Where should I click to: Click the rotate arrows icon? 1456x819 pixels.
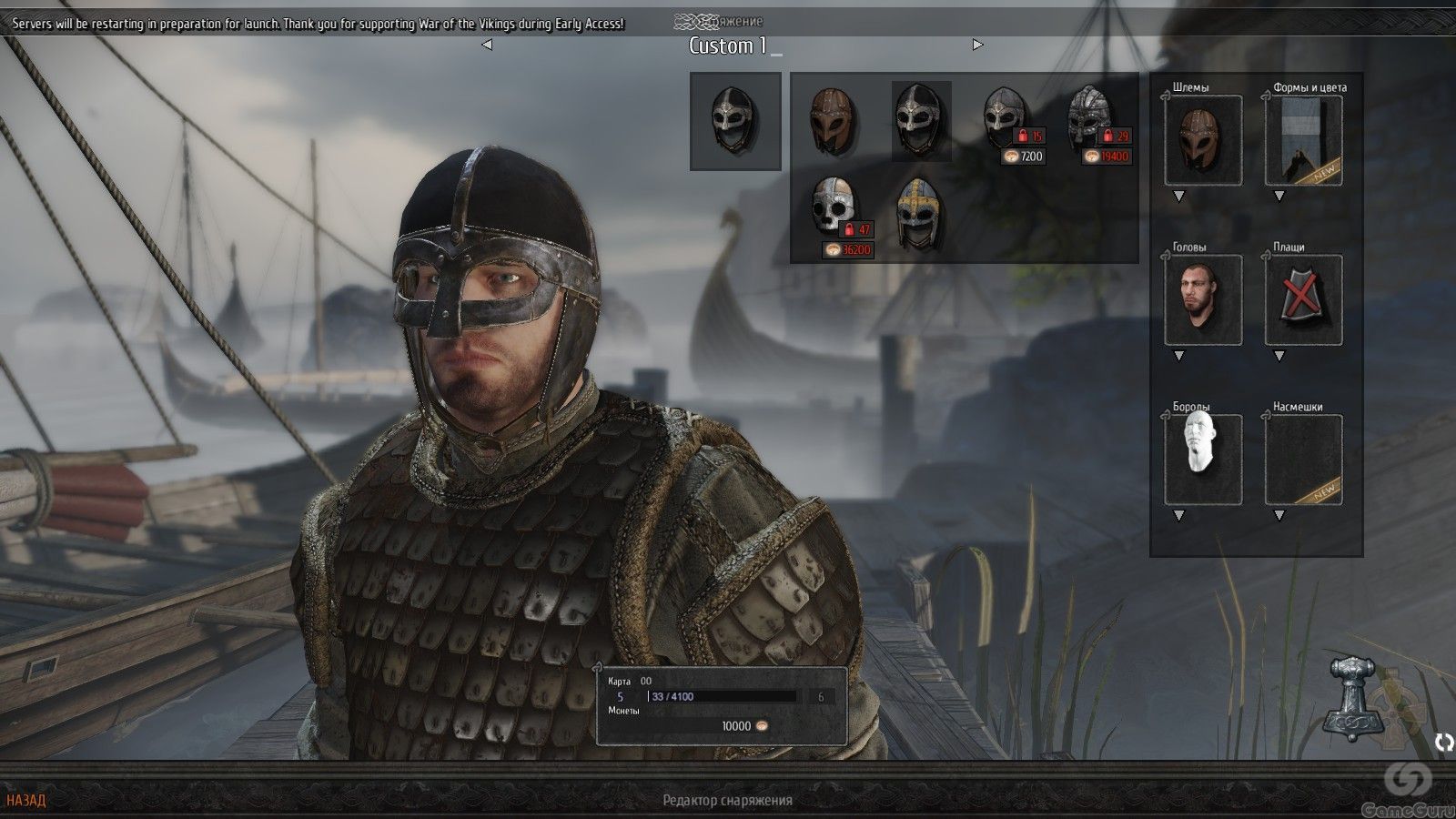1443,743
